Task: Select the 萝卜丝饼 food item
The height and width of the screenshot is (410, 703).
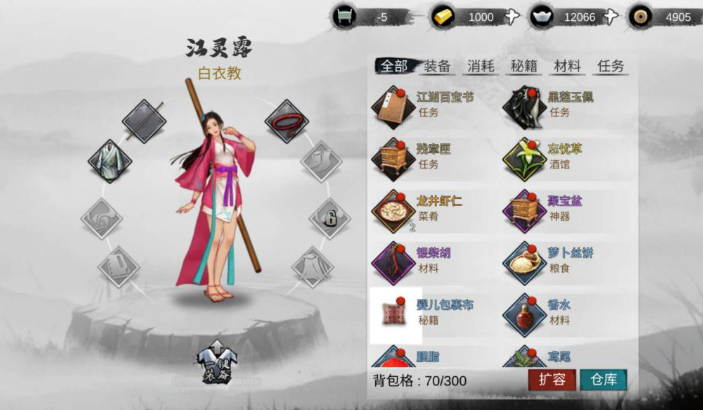Action: tap(525, 261)
